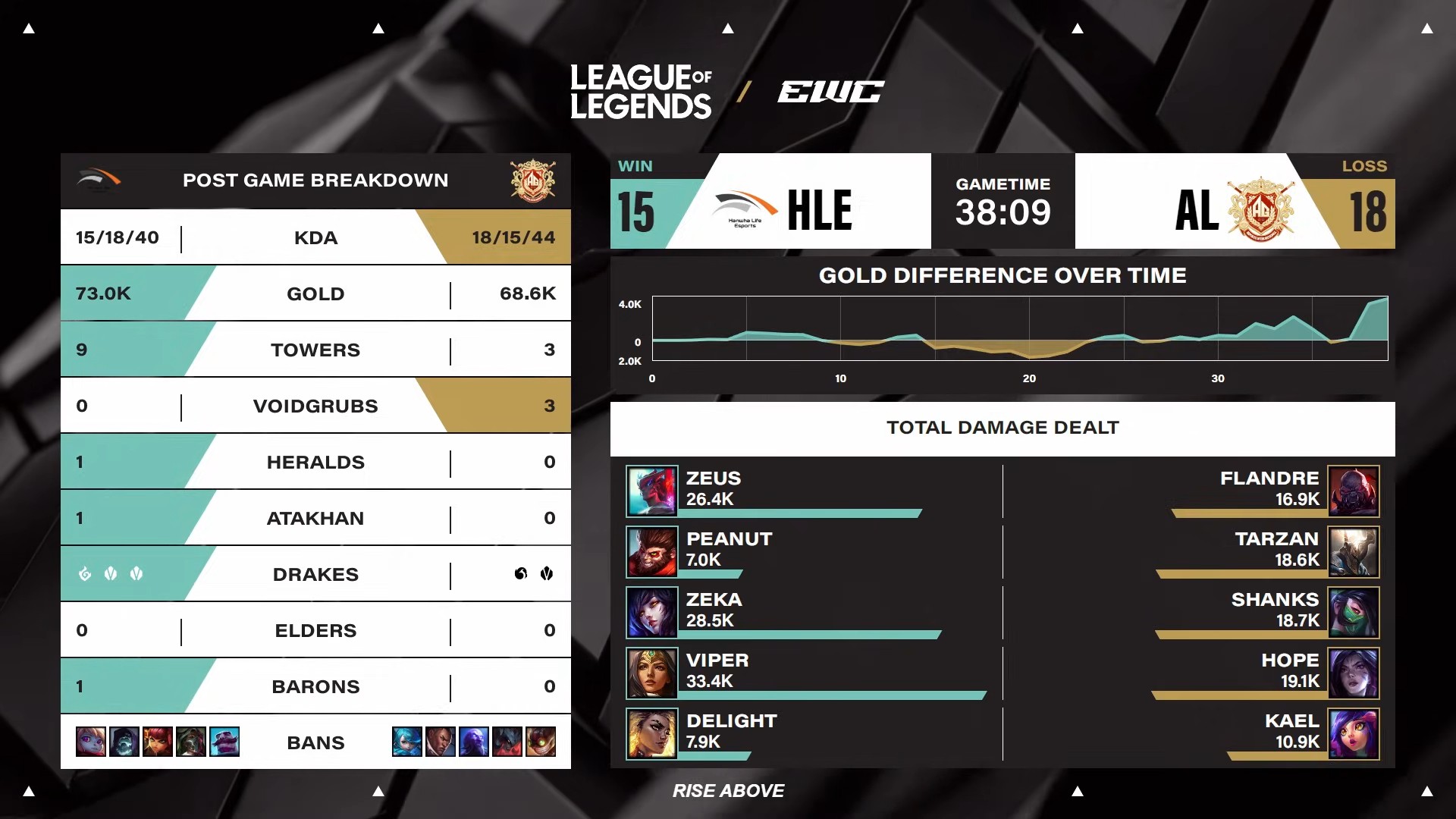
Task: Click the League of Legends logo
Action: pos(641,91)
